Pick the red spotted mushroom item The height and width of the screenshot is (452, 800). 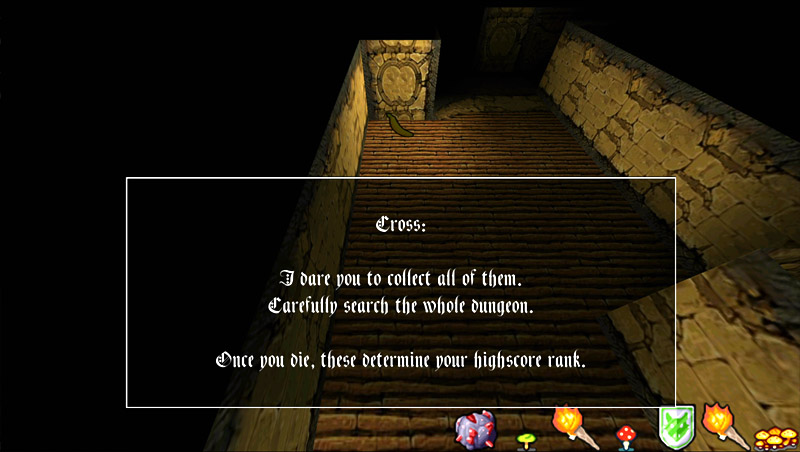626,435
